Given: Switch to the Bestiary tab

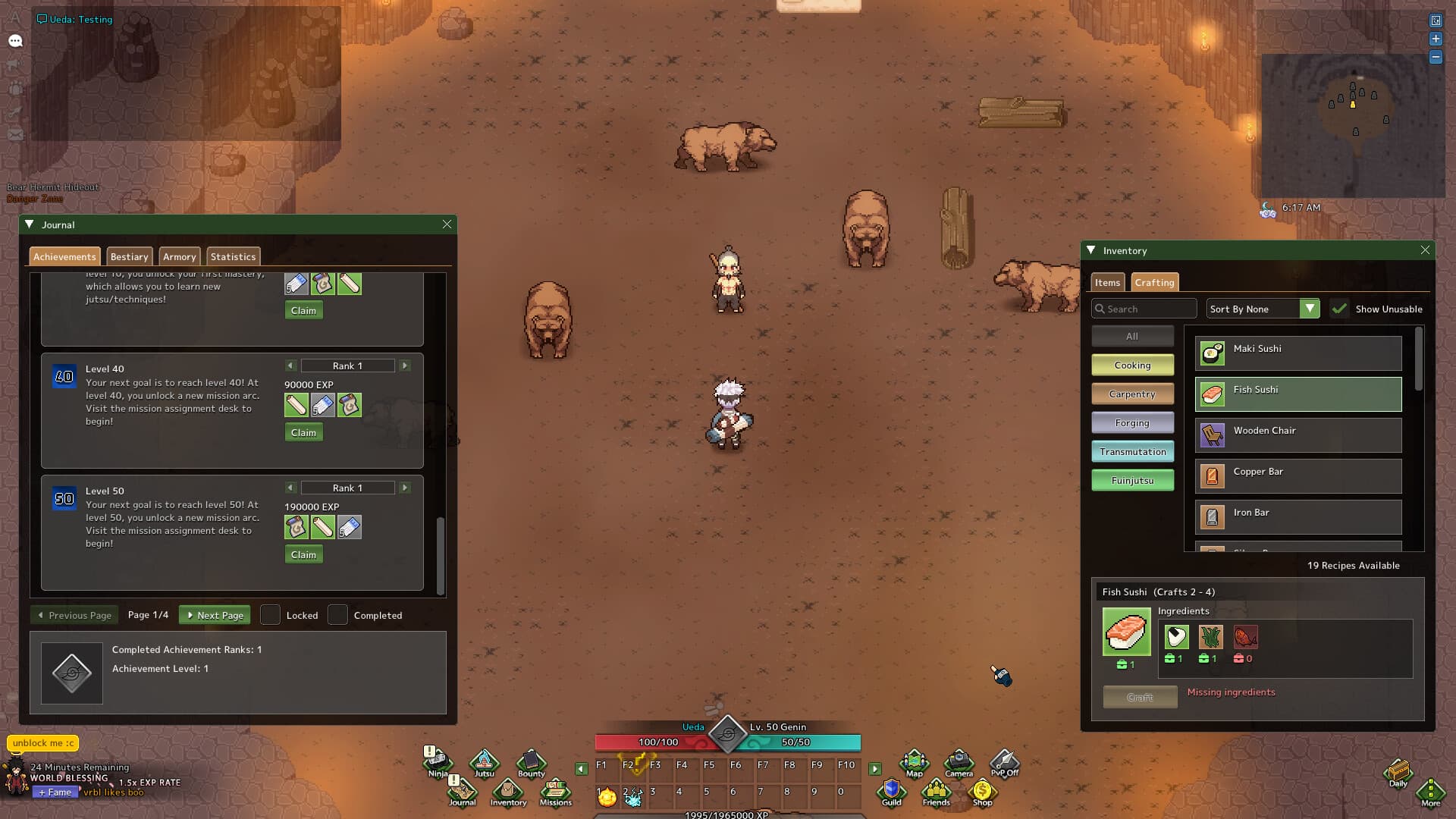Looking at the screenshot, I should pyautogui.click(x=129, y=256).
